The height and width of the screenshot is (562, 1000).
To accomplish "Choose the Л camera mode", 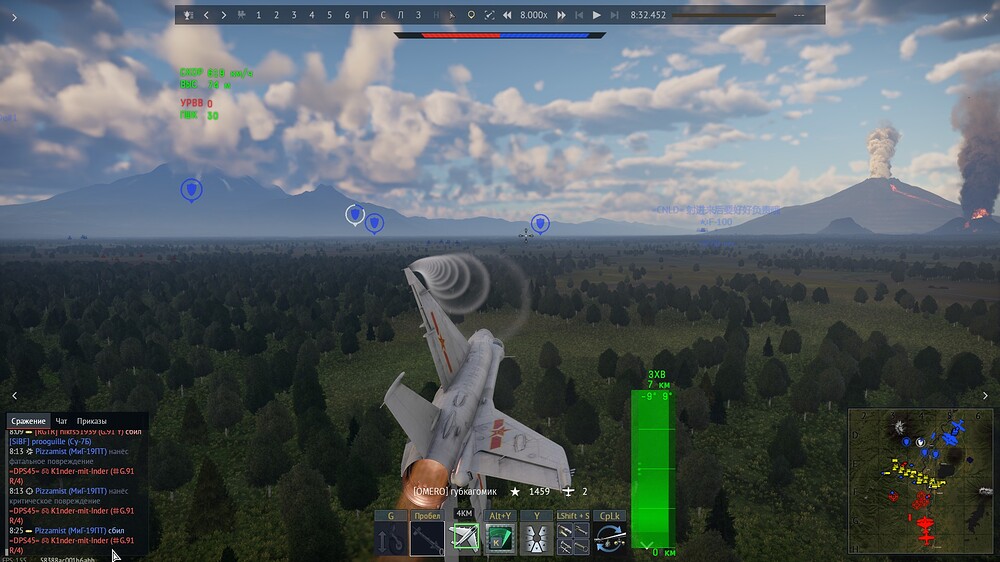I will tap(401, 15).
